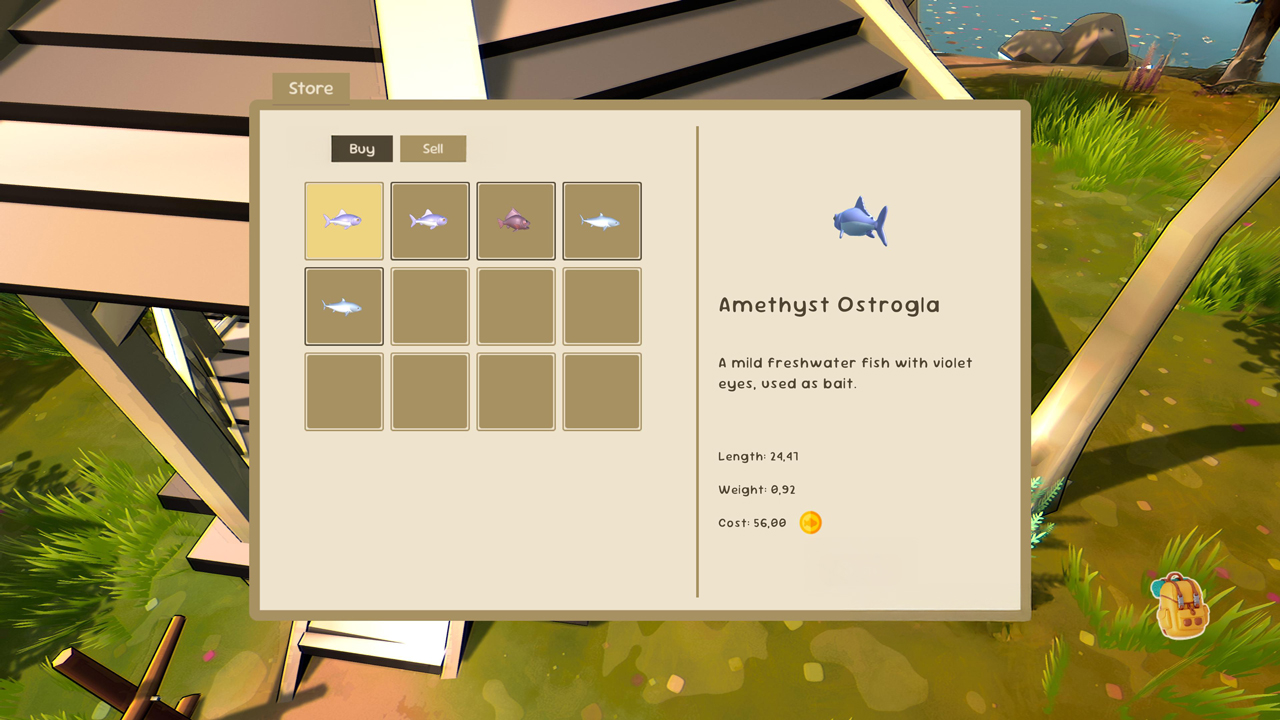
Task: Choose the white fish in the fourth slot
Action: pyautogui.click(x=602, y=220)
